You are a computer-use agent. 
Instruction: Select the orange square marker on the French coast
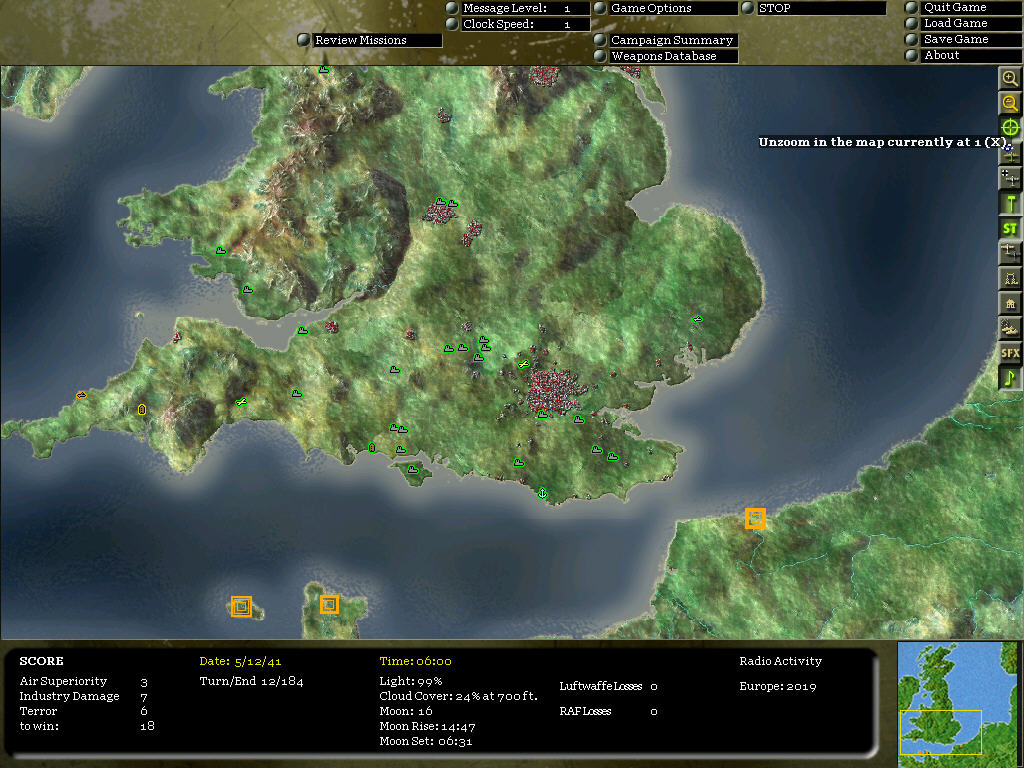[x=755, y=518]
